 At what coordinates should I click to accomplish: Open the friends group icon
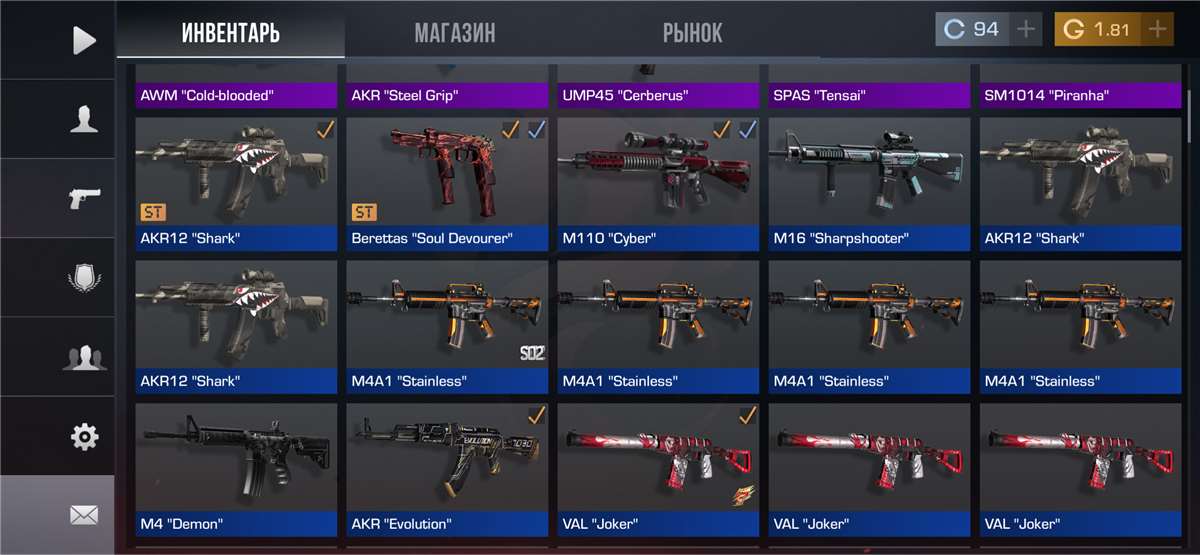tap(84, 357)
